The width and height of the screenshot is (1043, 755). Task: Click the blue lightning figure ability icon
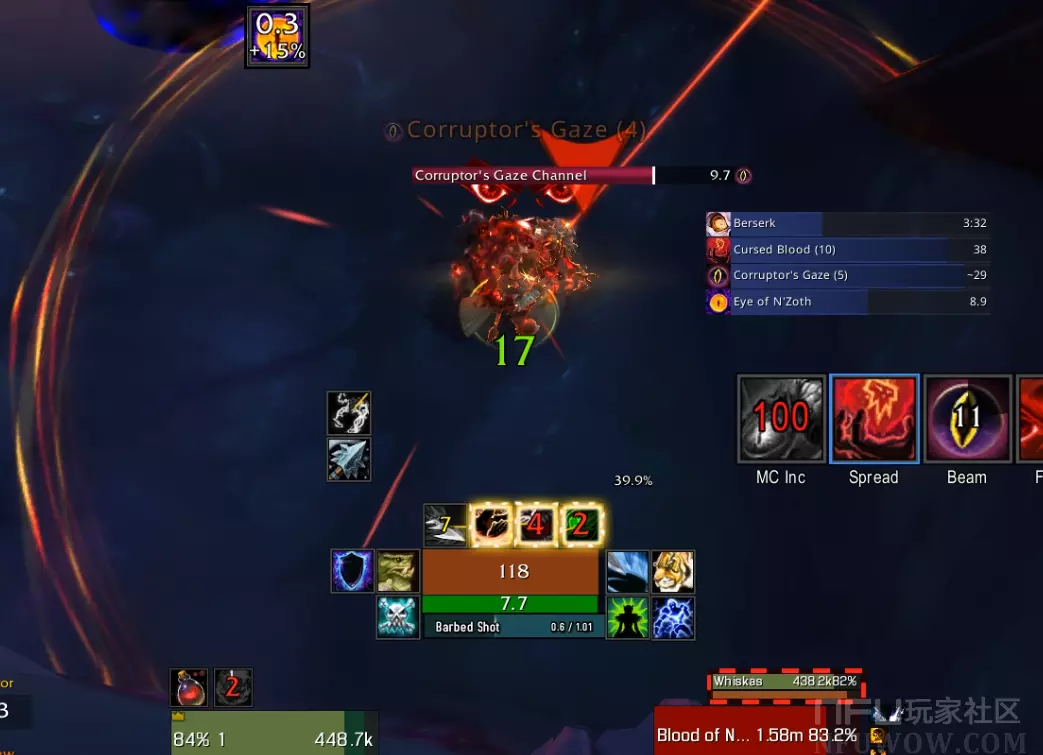pos(673,617)
